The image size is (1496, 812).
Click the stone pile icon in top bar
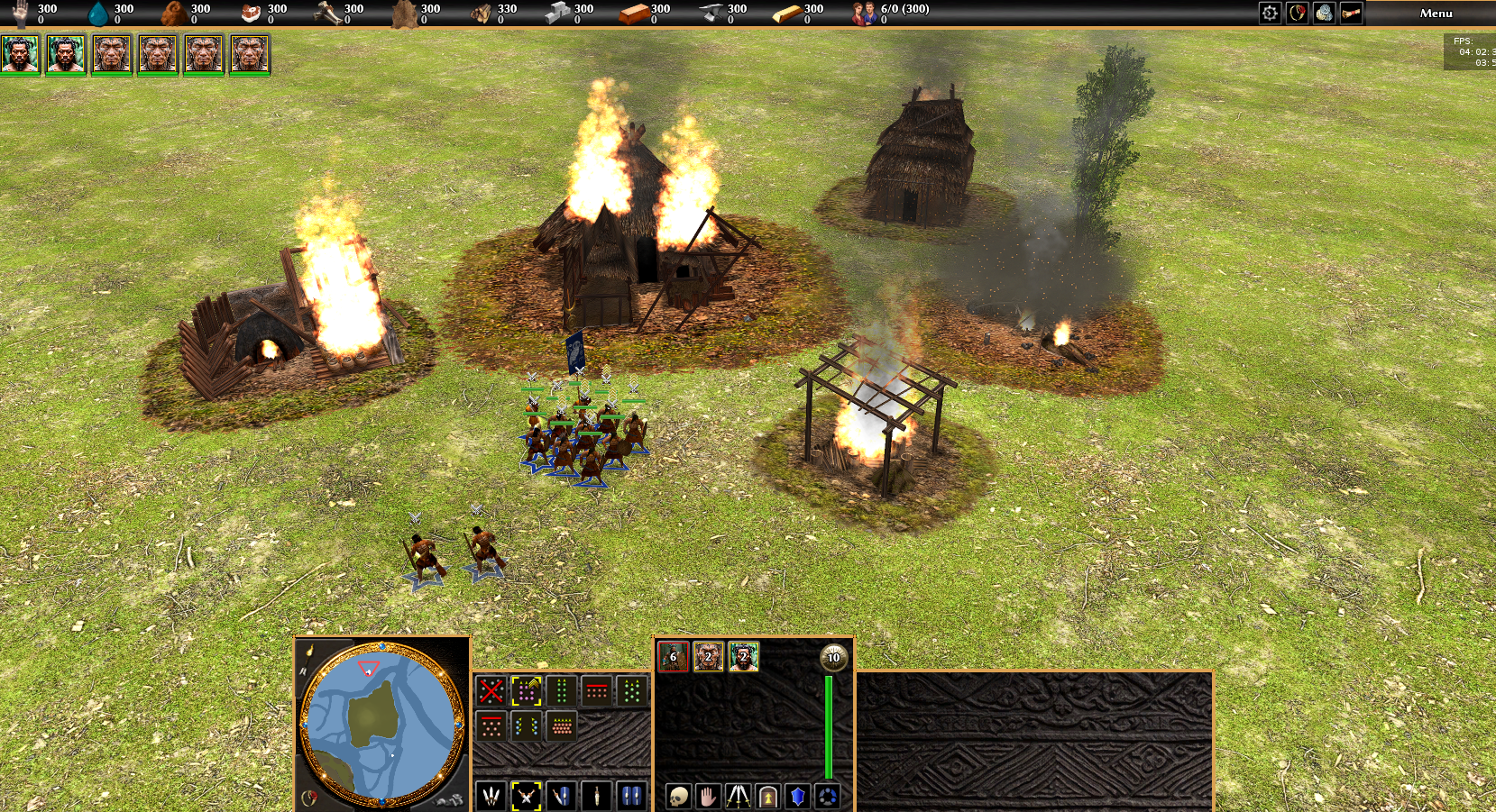(x=1324, y=14)
